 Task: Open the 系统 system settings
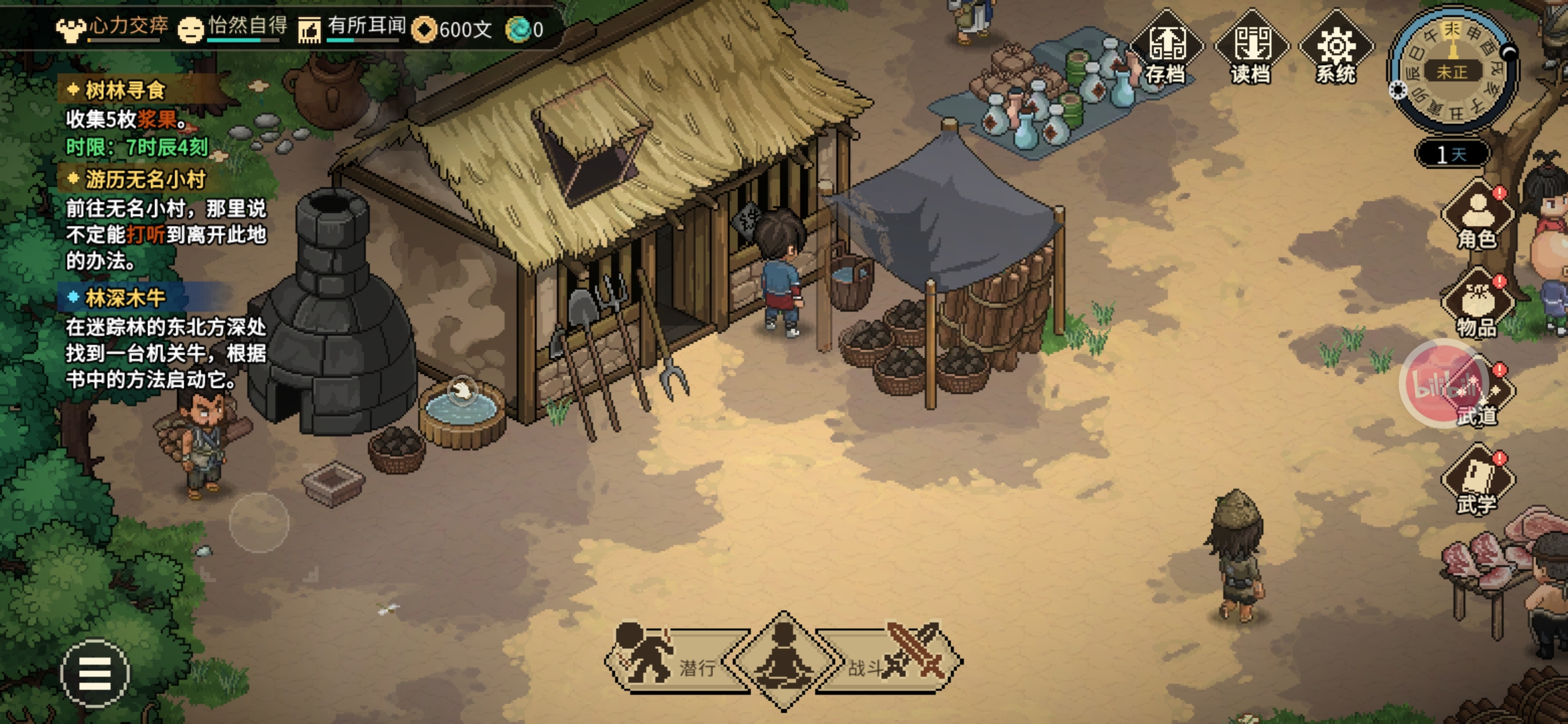tap(1335, 48)
